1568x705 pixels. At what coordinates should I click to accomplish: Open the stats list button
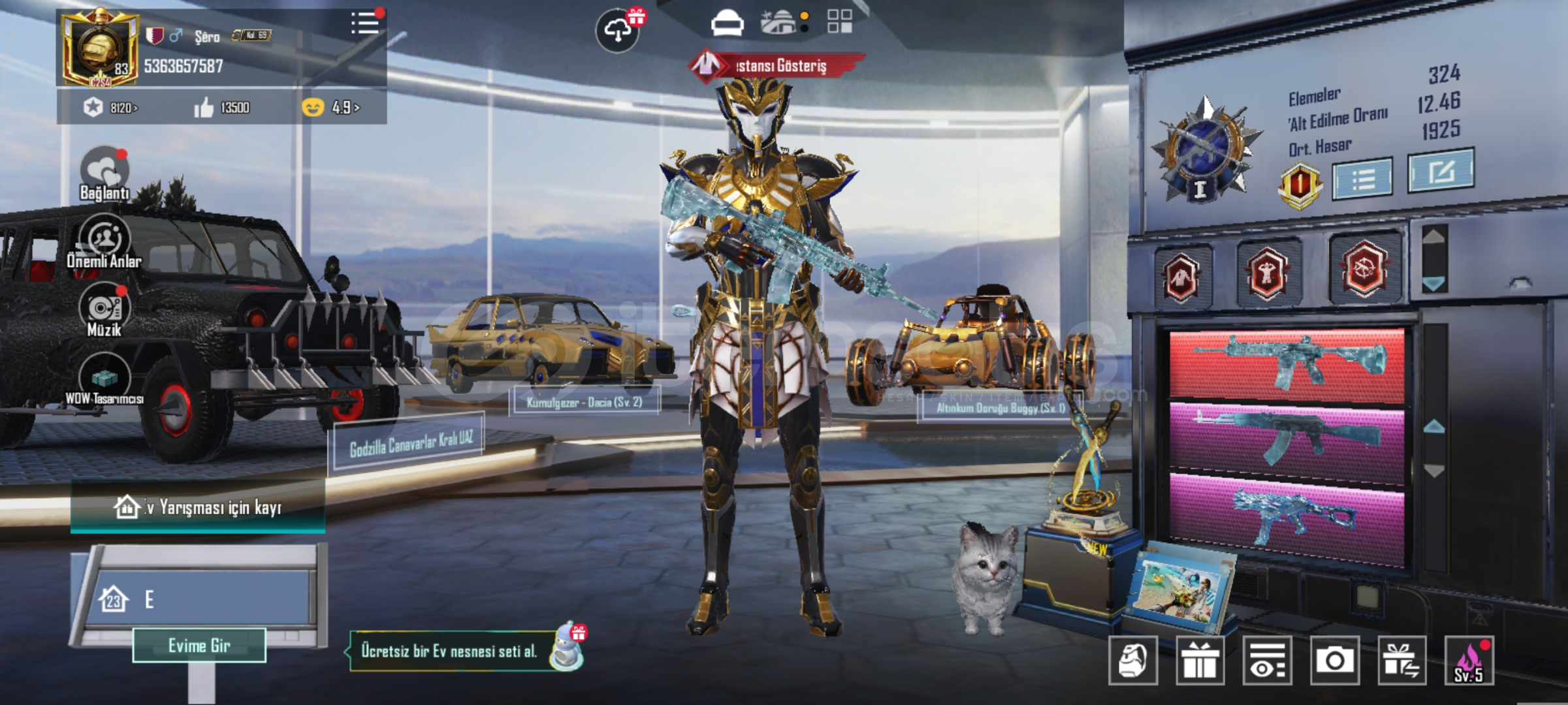(x=1362, y=178)
